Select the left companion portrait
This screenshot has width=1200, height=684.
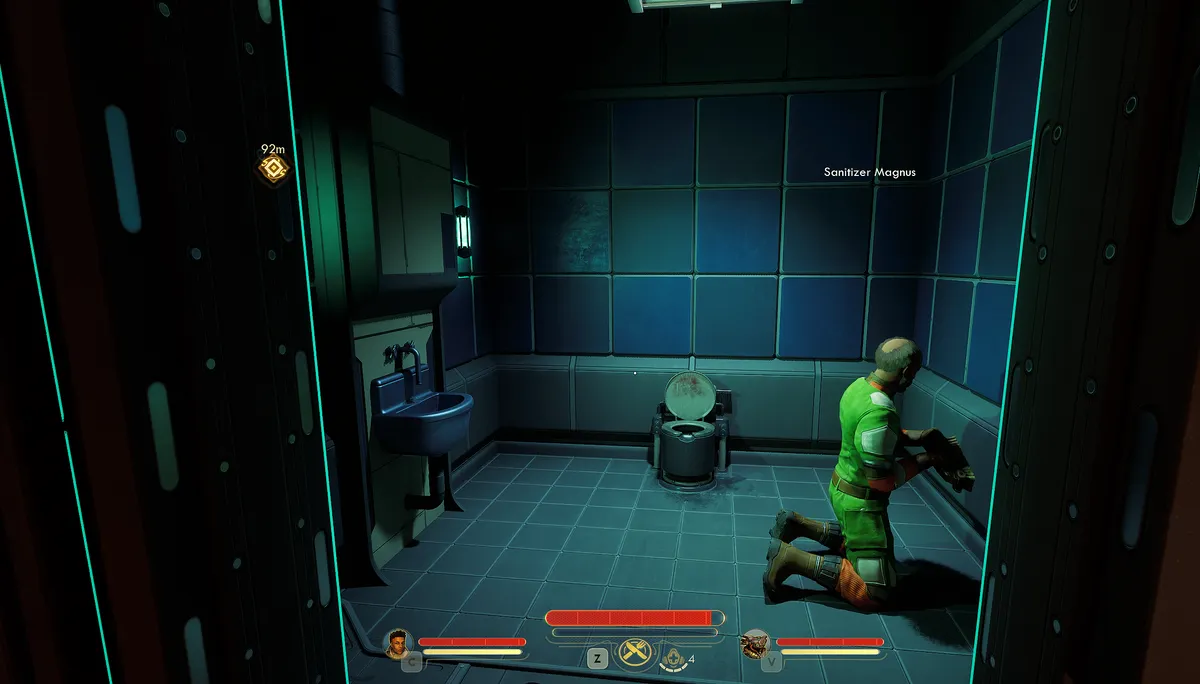[399, 642]
